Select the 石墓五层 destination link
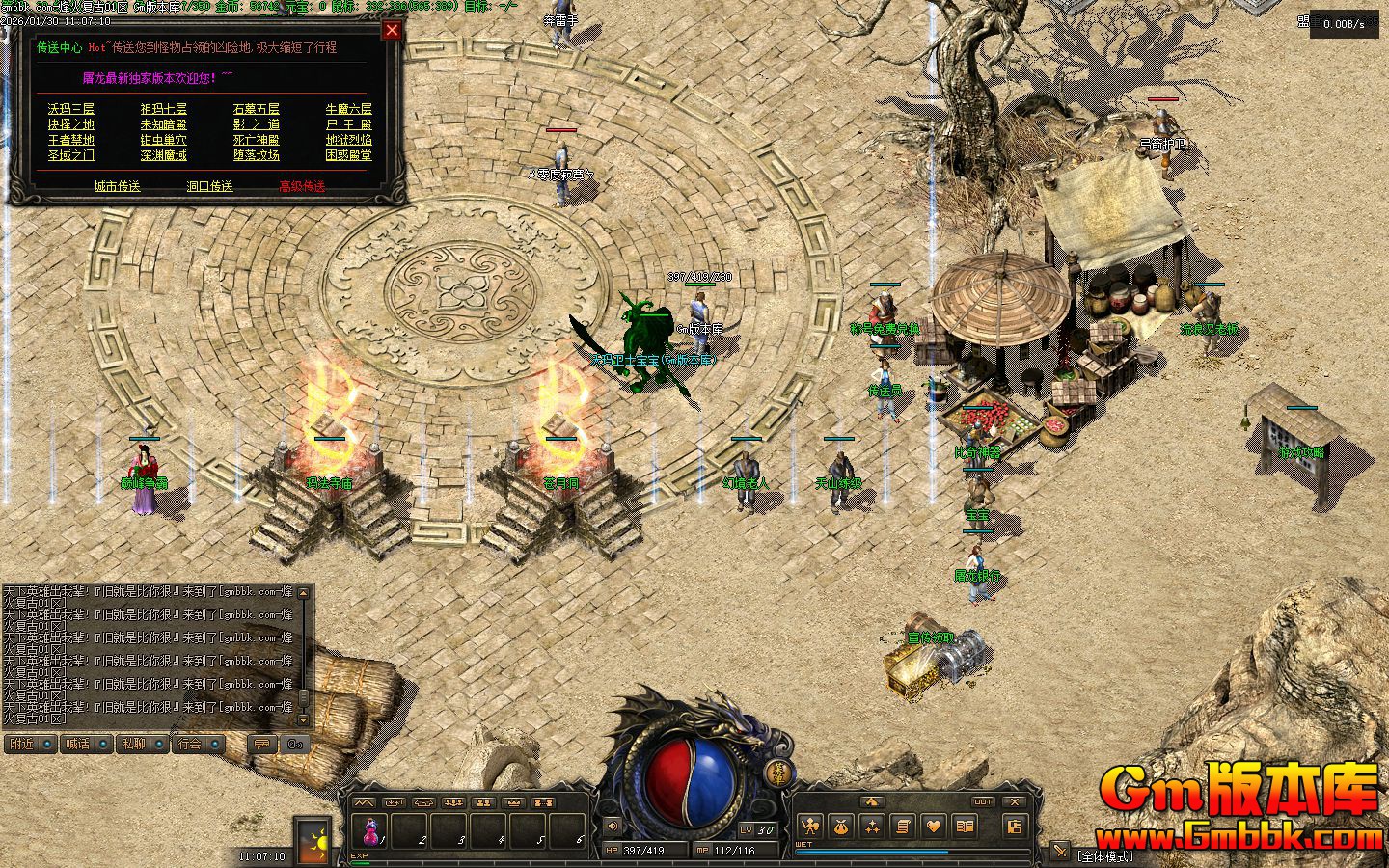This screenshot has height=868, width=1389. (257, 109)
